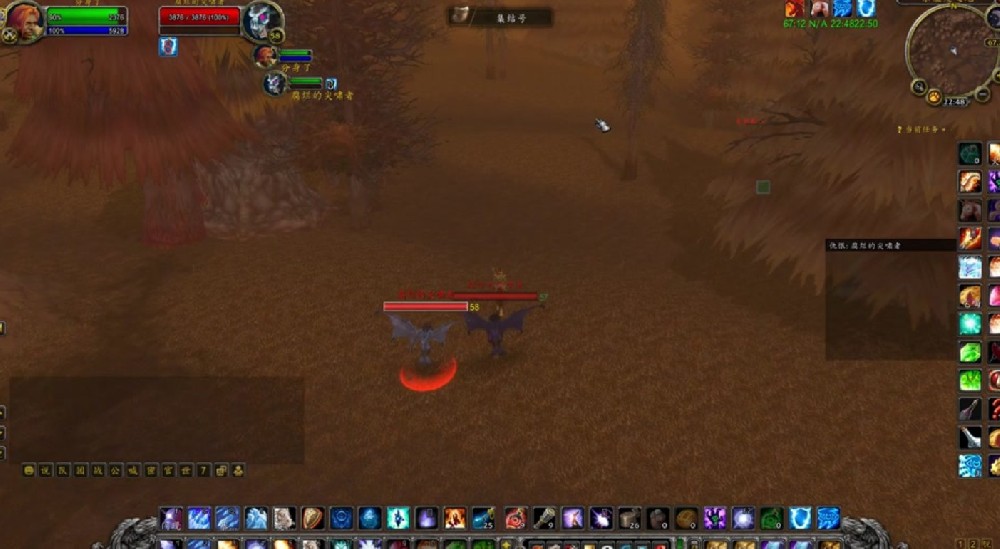The height and width of the screenshot is (549, 1000).
Task: Activate the dagger icon on side bar
Action: (x=970, y=408)
